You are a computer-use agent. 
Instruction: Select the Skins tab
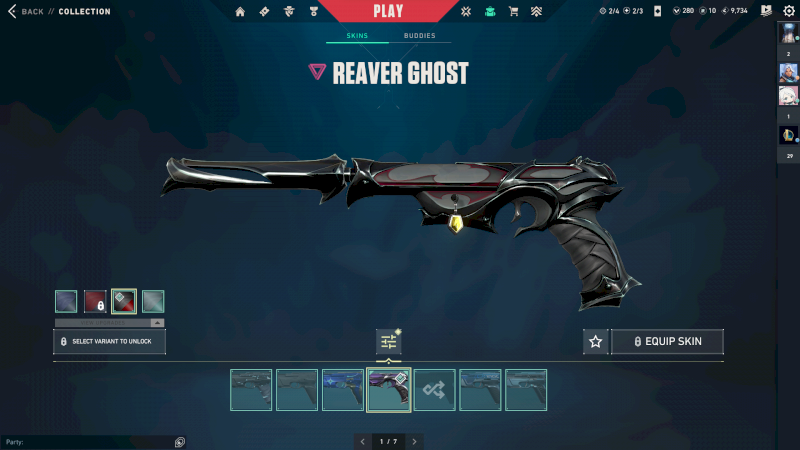tap(357, 36)
